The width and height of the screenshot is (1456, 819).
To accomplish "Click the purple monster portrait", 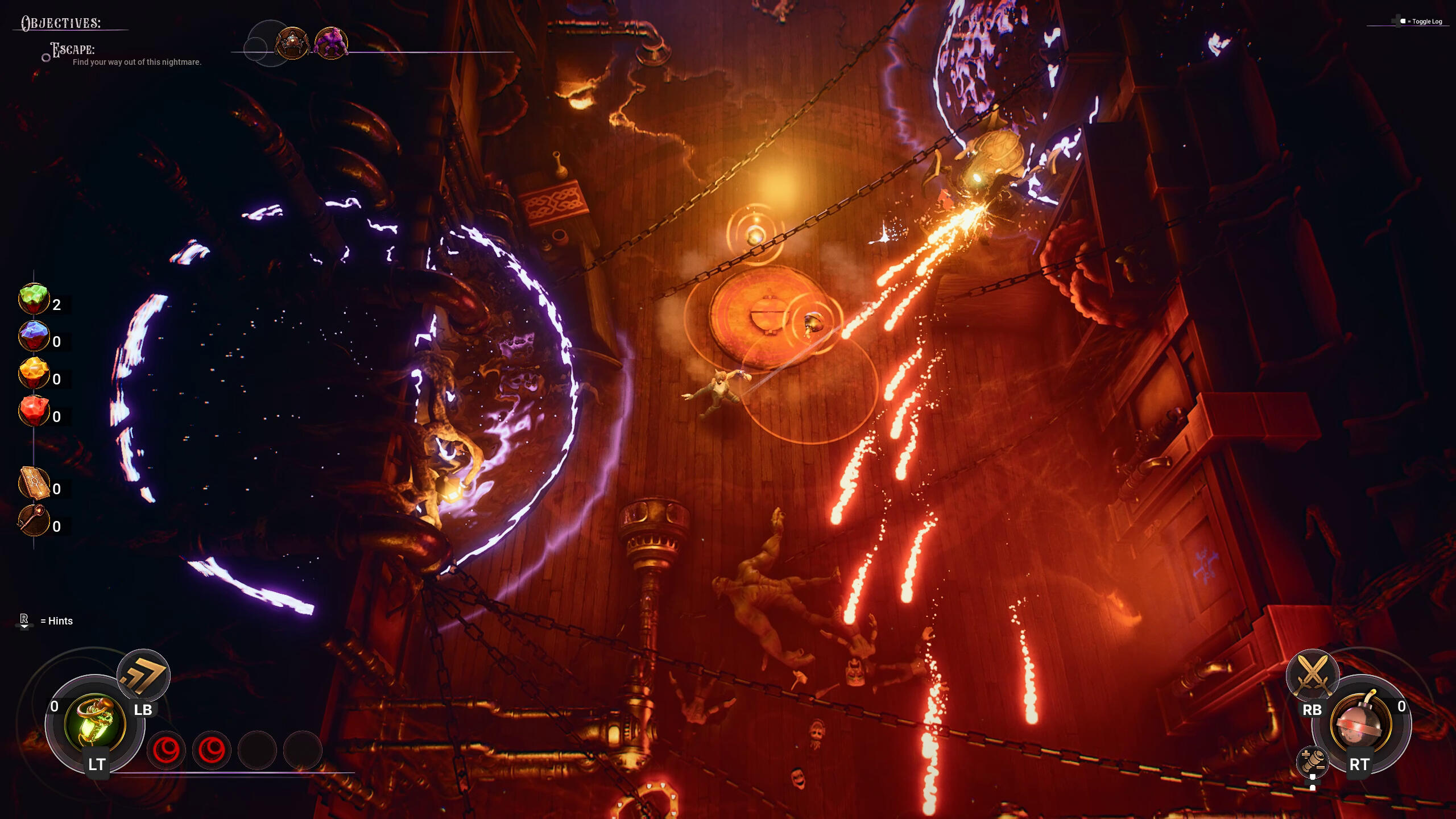I will coord(331,43).
